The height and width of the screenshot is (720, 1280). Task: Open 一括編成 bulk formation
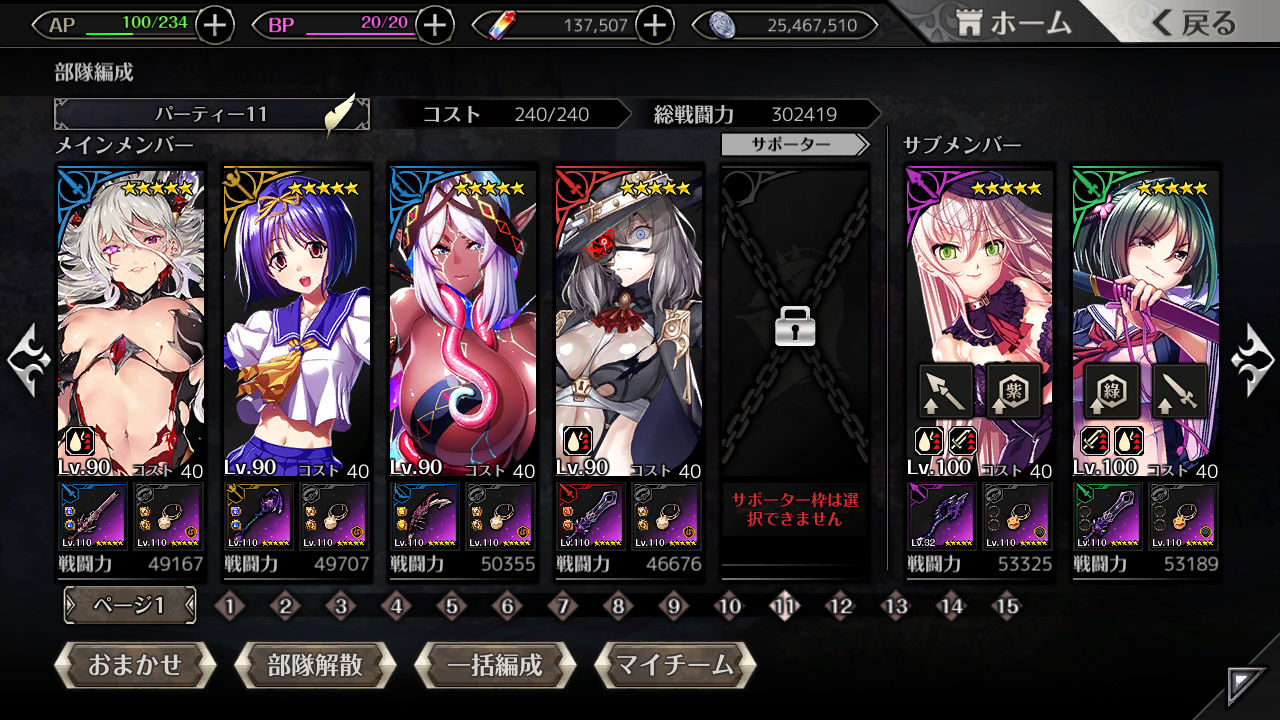[495, 665]
